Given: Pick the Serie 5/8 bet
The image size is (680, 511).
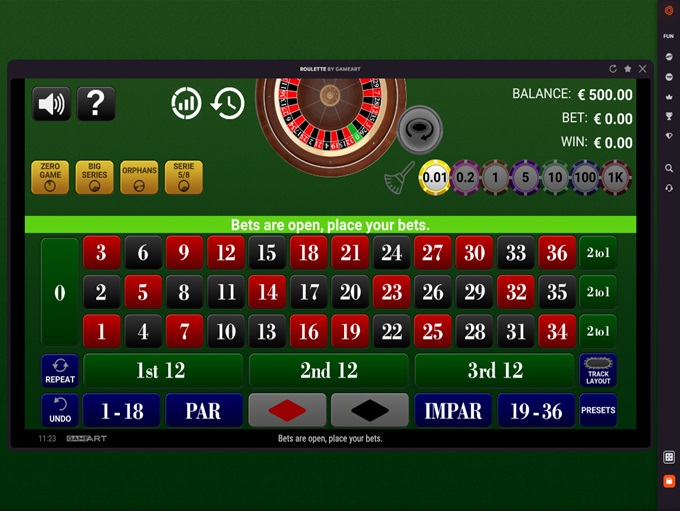Looking at the screenshot, I should click(x=183, y=177).
